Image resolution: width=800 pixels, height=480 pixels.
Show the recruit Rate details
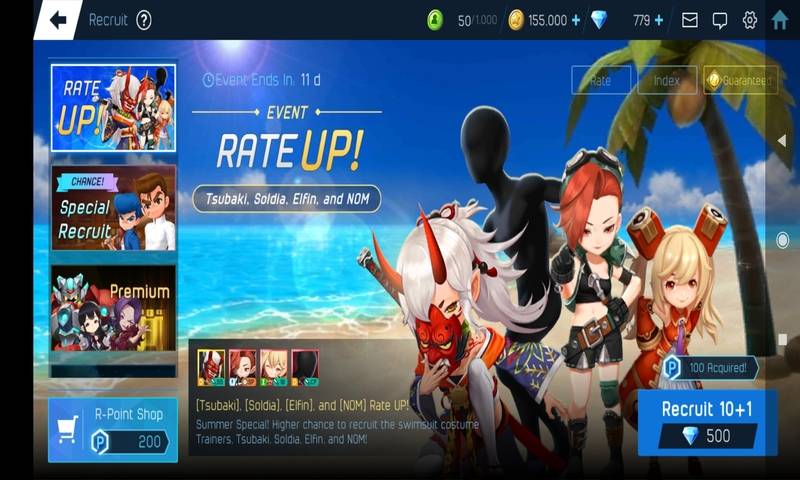pos(601,81)
